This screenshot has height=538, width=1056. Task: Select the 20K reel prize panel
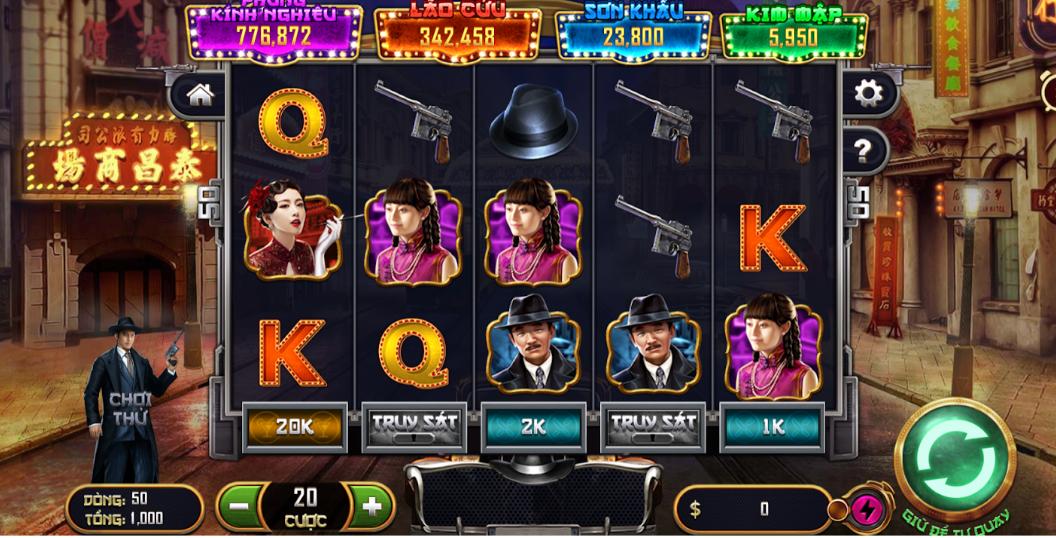[x=294, y=426]
